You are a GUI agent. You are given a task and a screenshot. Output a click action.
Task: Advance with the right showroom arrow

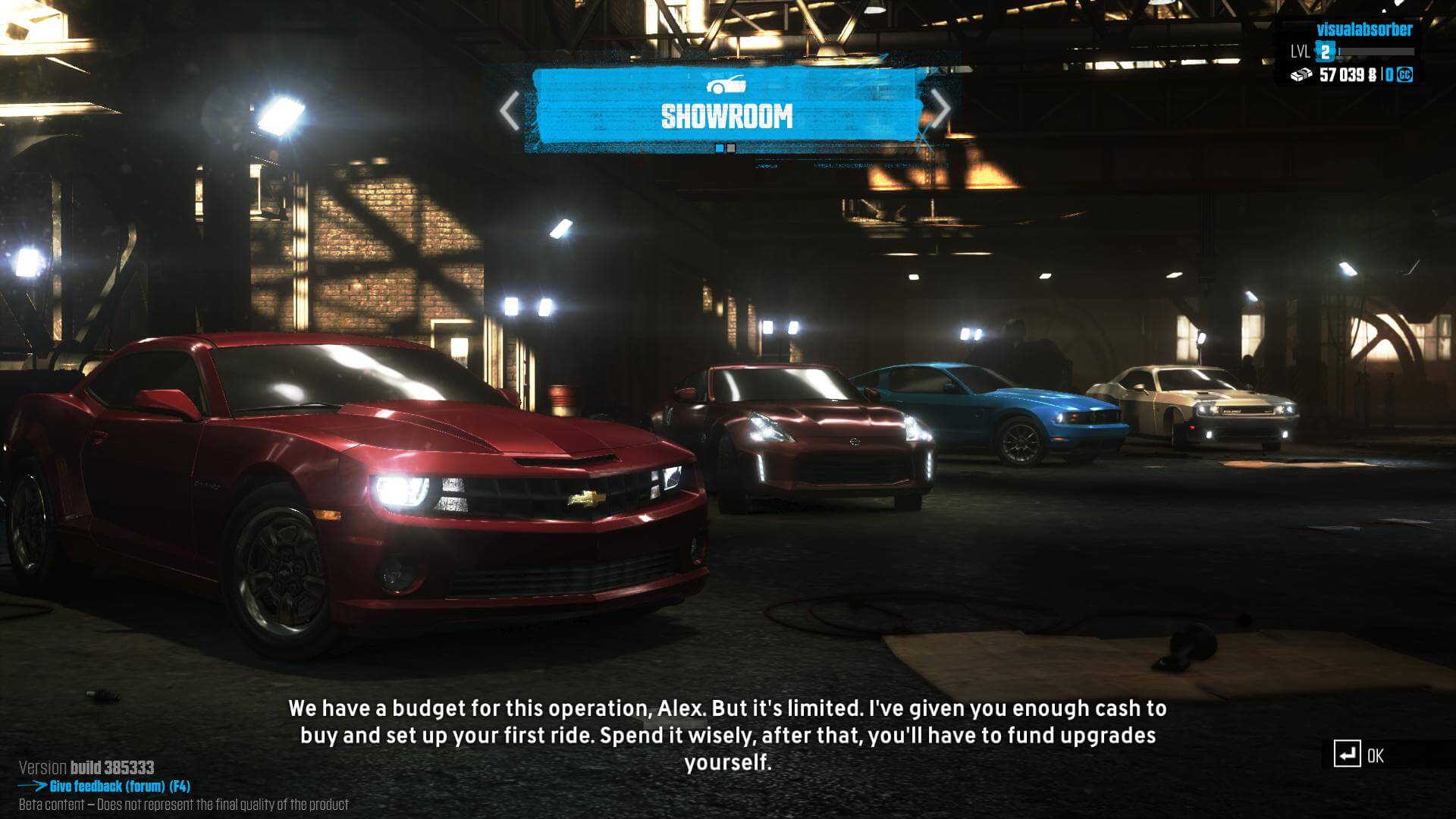click(940, 109)
